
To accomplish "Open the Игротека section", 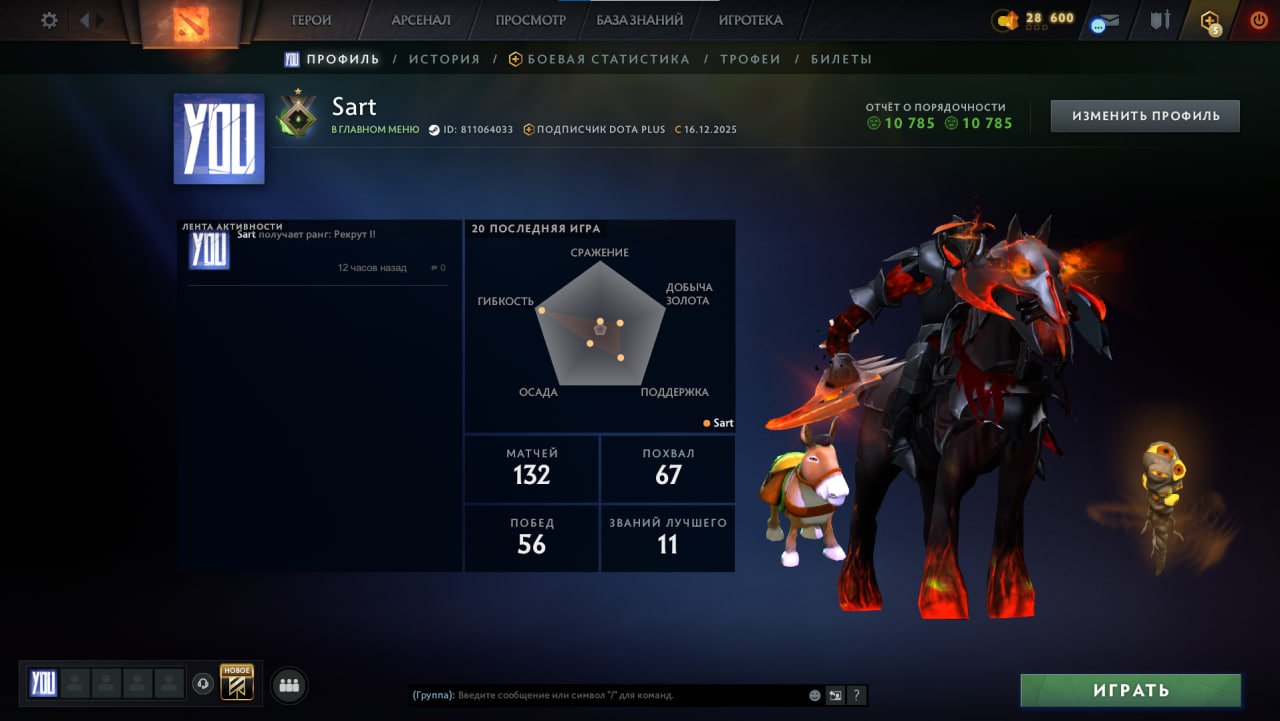I will tap(750, 20).
